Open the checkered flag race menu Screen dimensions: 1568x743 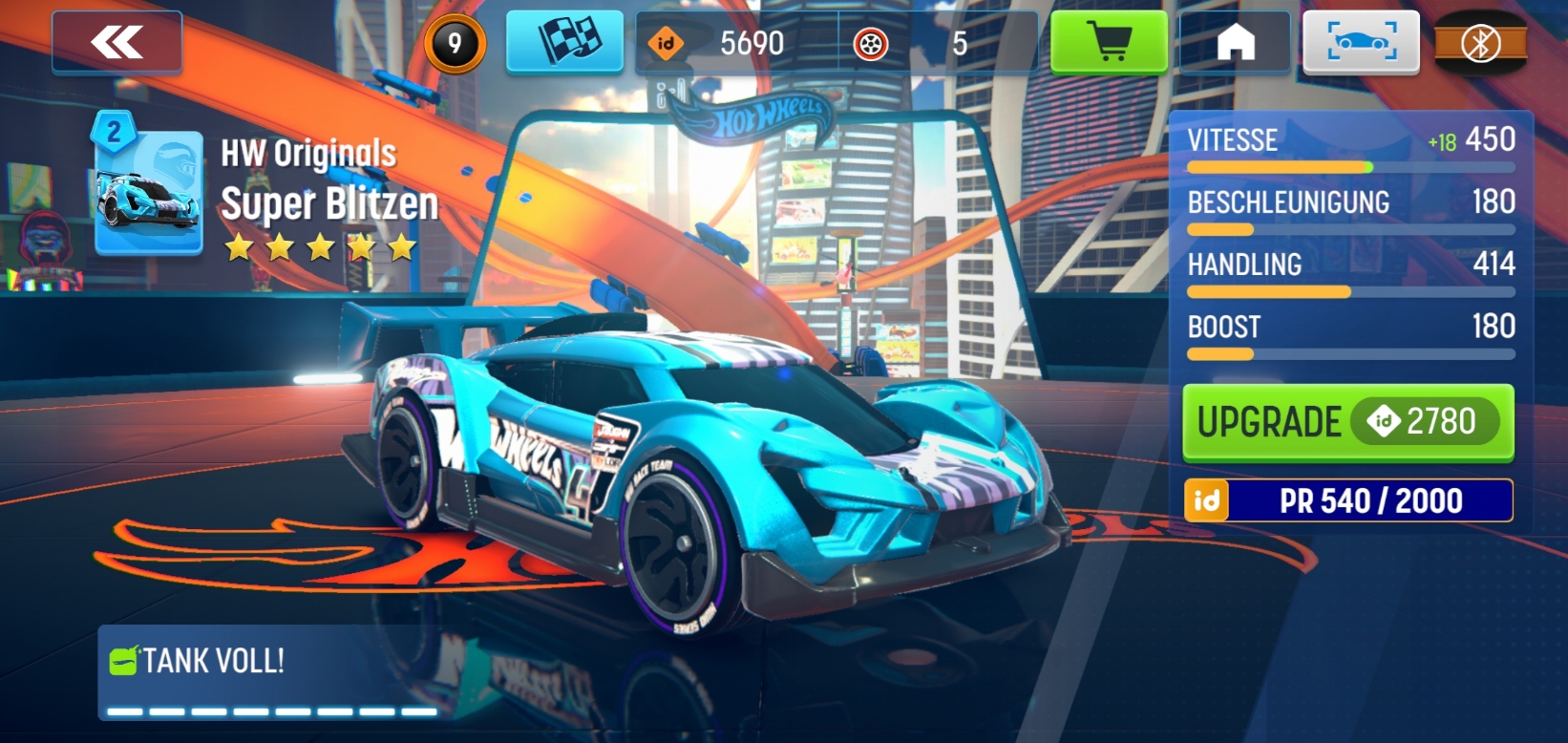coord(564,43)
